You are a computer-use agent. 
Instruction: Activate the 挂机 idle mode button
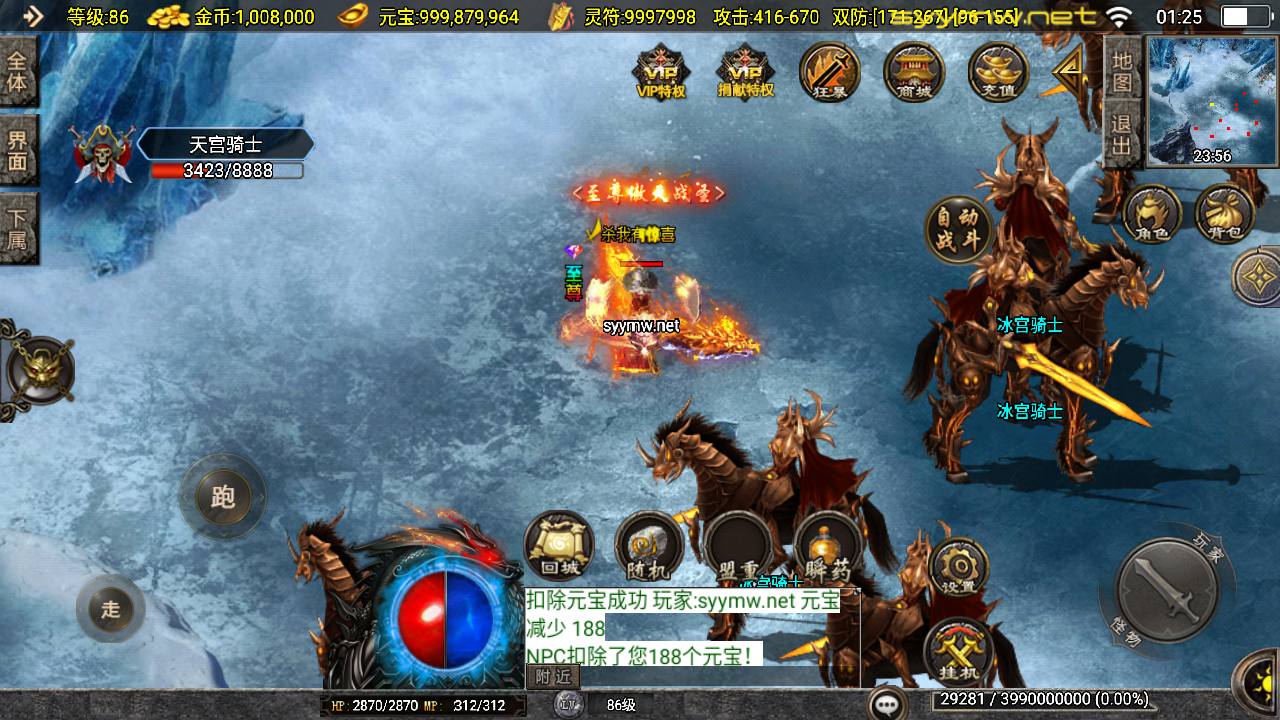click(x=958, y=652)
